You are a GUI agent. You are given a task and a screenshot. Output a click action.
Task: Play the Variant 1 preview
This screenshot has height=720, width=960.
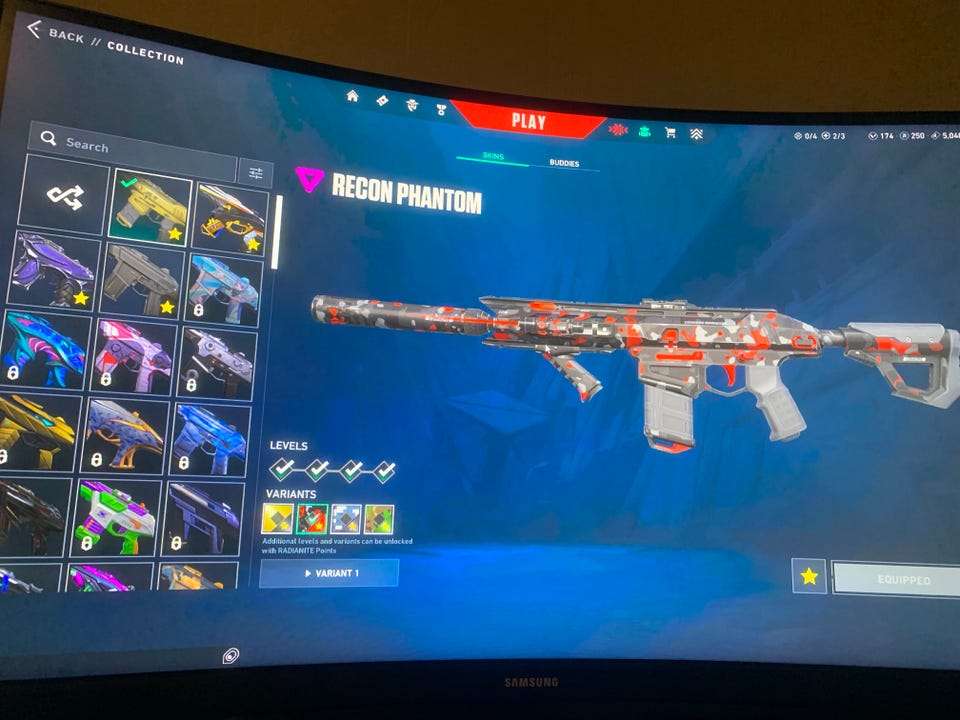(329, 573)
